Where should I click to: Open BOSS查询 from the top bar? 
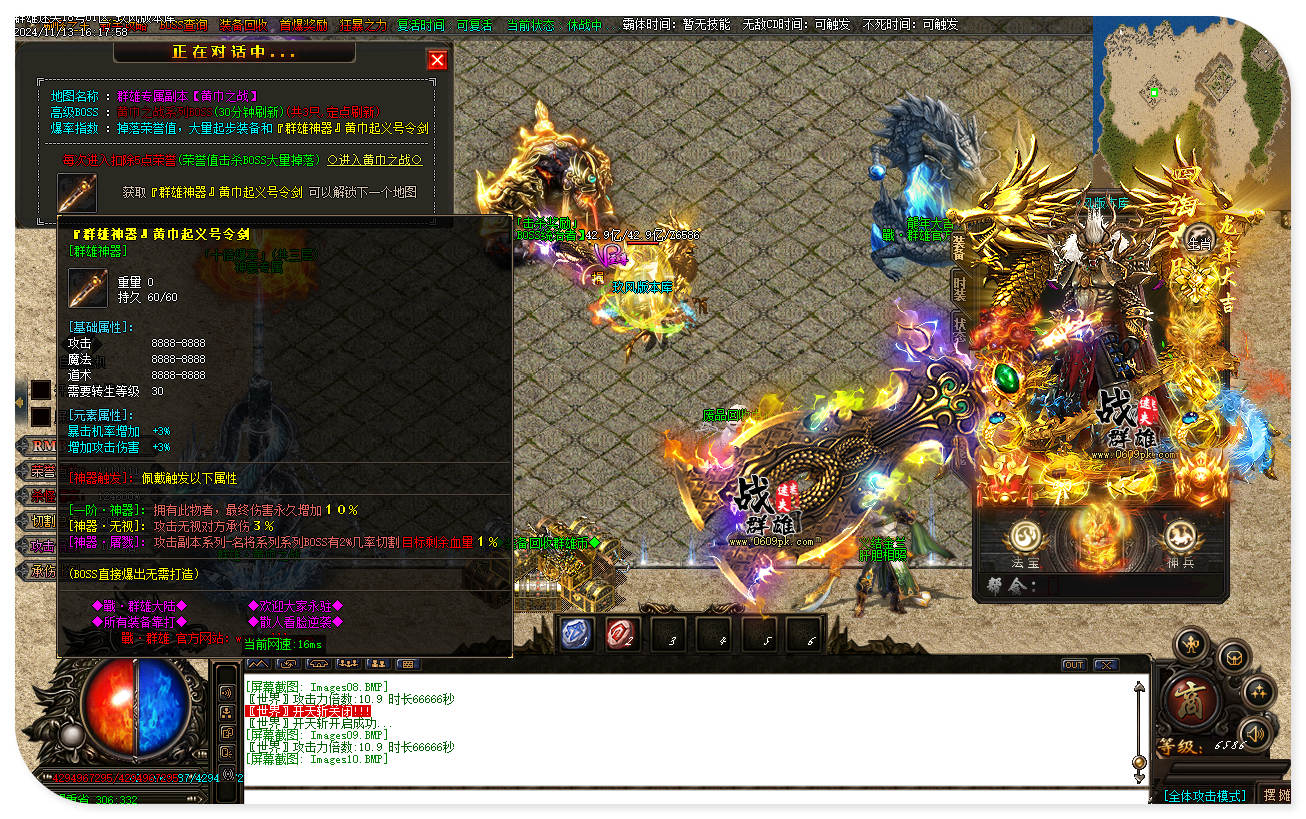[x=183, y=25]
